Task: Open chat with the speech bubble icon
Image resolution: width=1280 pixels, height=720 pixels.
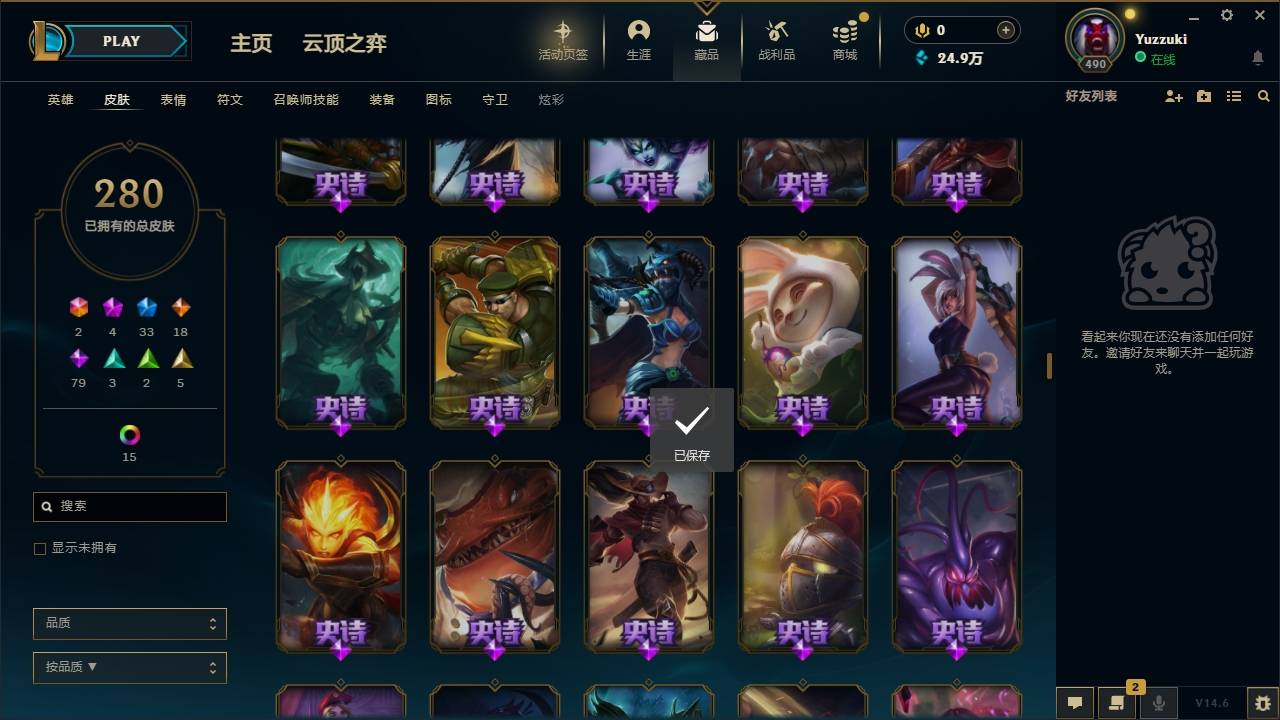Action: [x=1074, y=703]
